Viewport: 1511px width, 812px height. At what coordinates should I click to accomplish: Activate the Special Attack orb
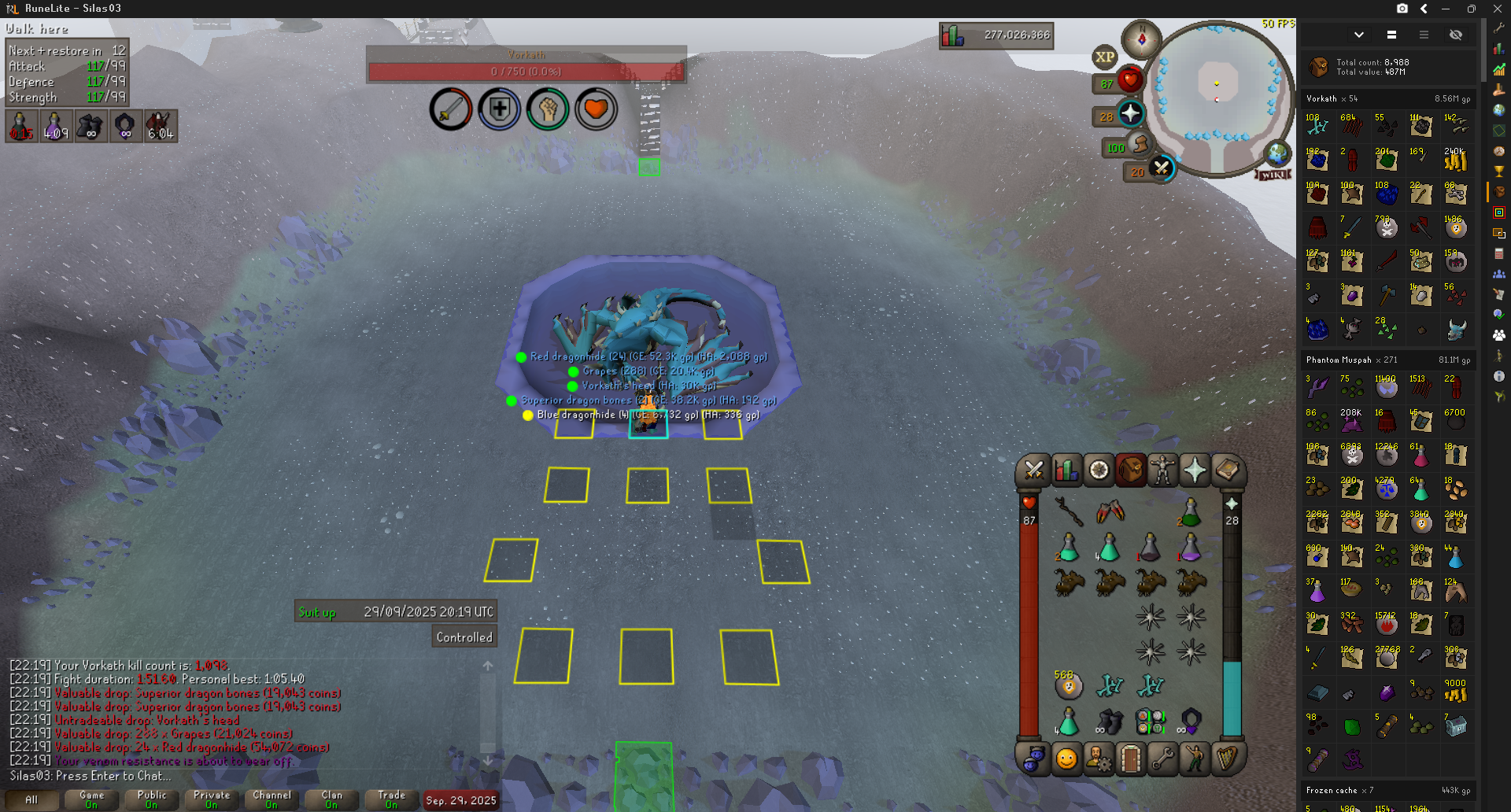(x=1161, y=168)
